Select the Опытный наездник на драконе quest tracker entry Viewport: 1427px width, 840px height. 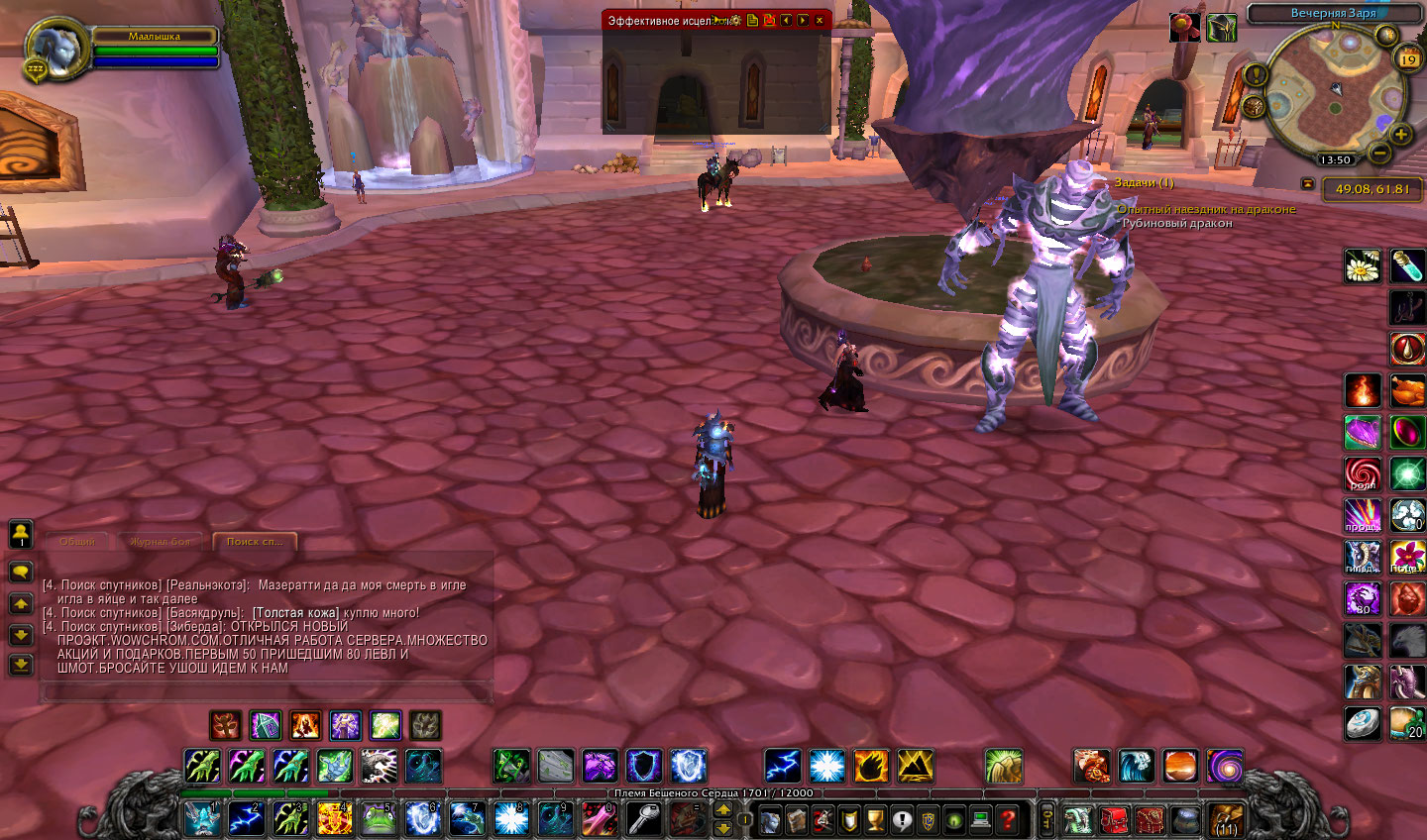point(1206,209)
